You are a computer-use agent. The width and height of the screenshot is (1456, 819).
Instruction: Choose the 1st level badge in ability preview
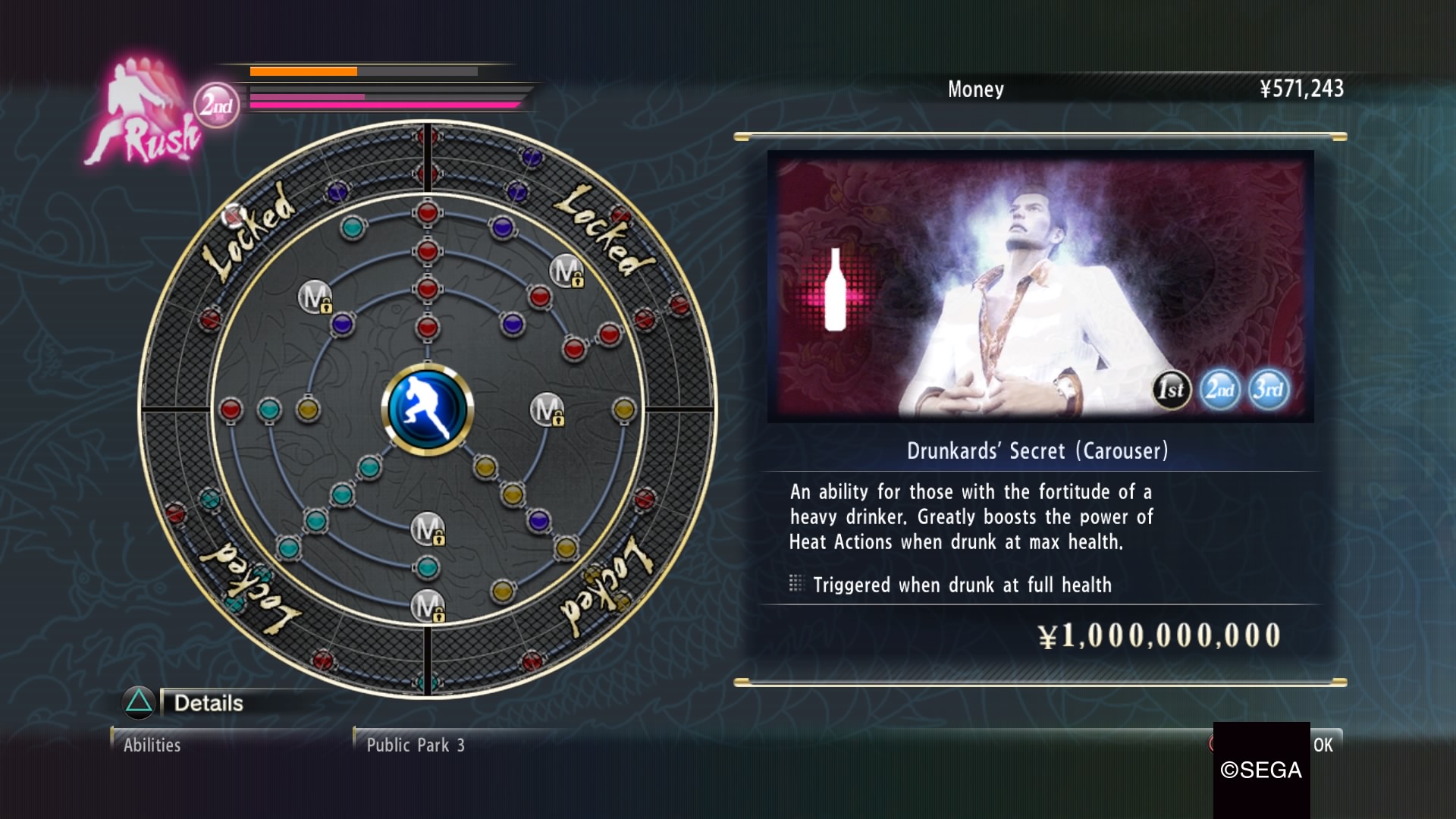1171,390
